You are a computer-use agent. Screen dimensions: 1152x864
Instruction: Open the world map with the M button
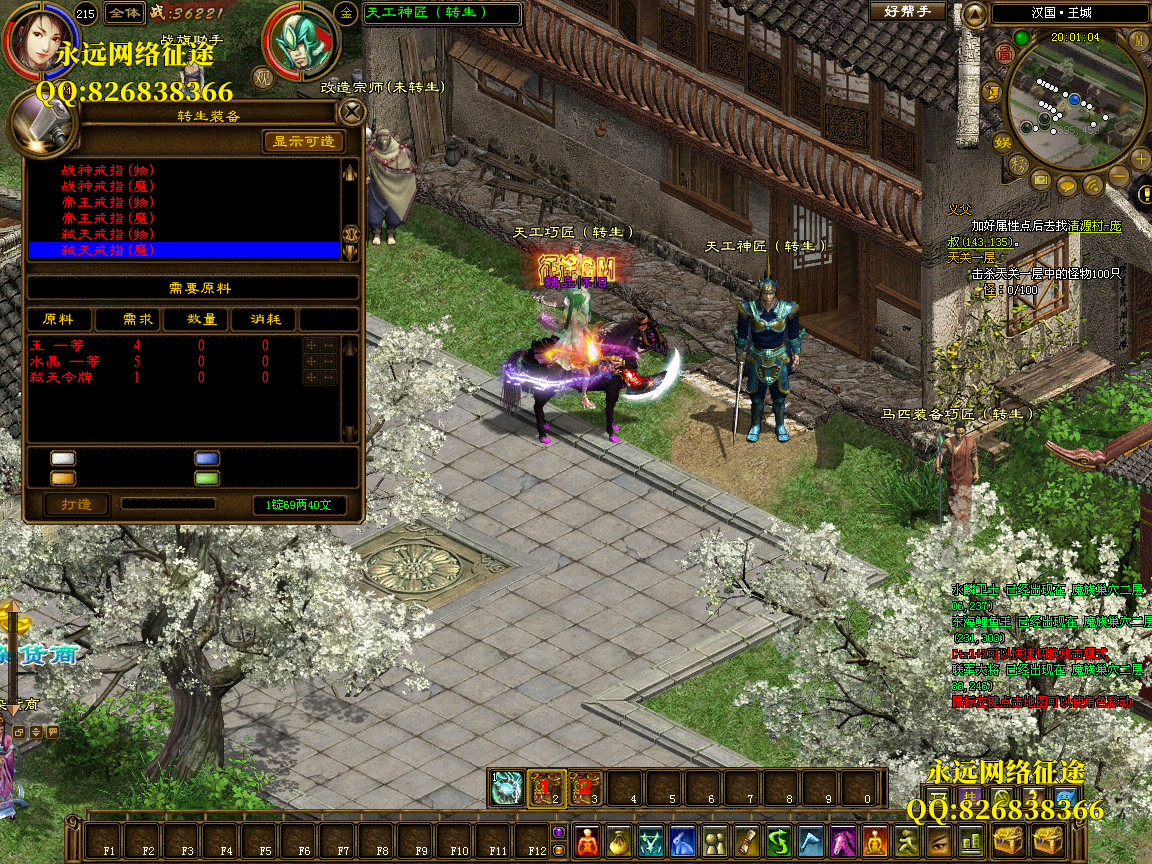click(x=1138, y=39)
